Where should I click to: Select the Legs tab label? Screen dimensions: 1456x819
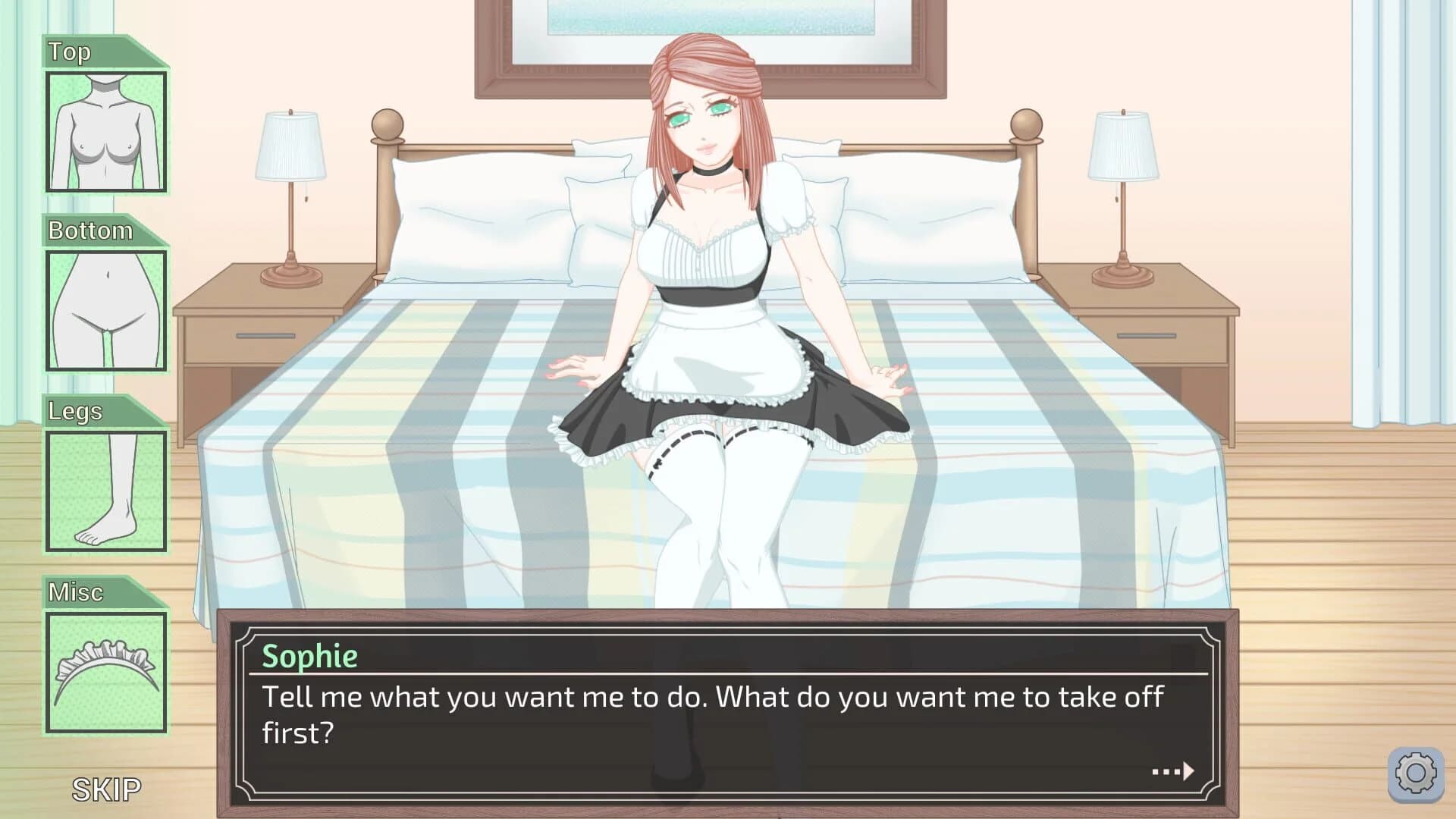(x=74, y=412)
